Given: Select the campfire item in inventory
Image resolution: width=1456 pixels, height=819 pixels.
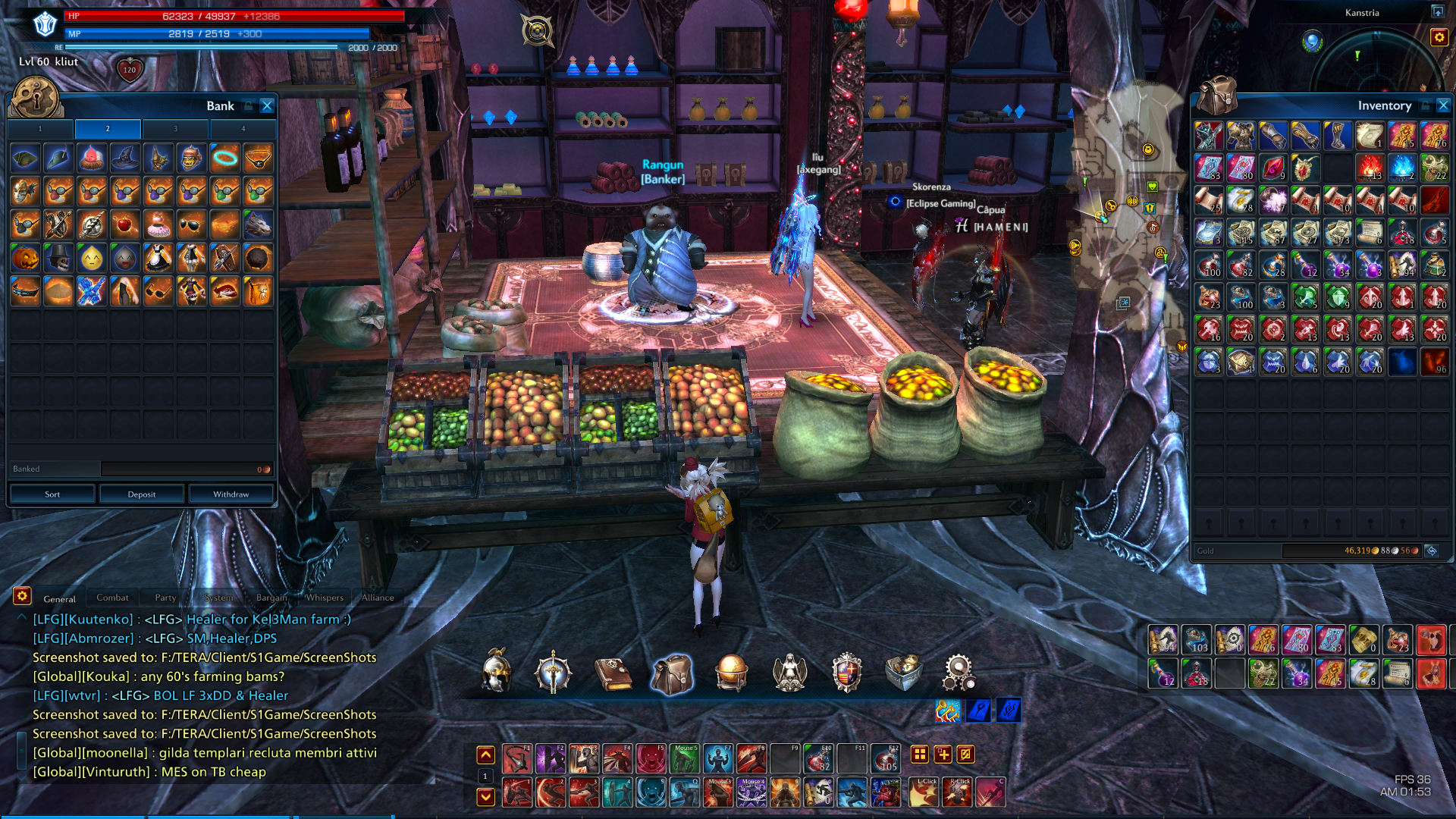Looking at the screenshot, I should coord(1370,168).
